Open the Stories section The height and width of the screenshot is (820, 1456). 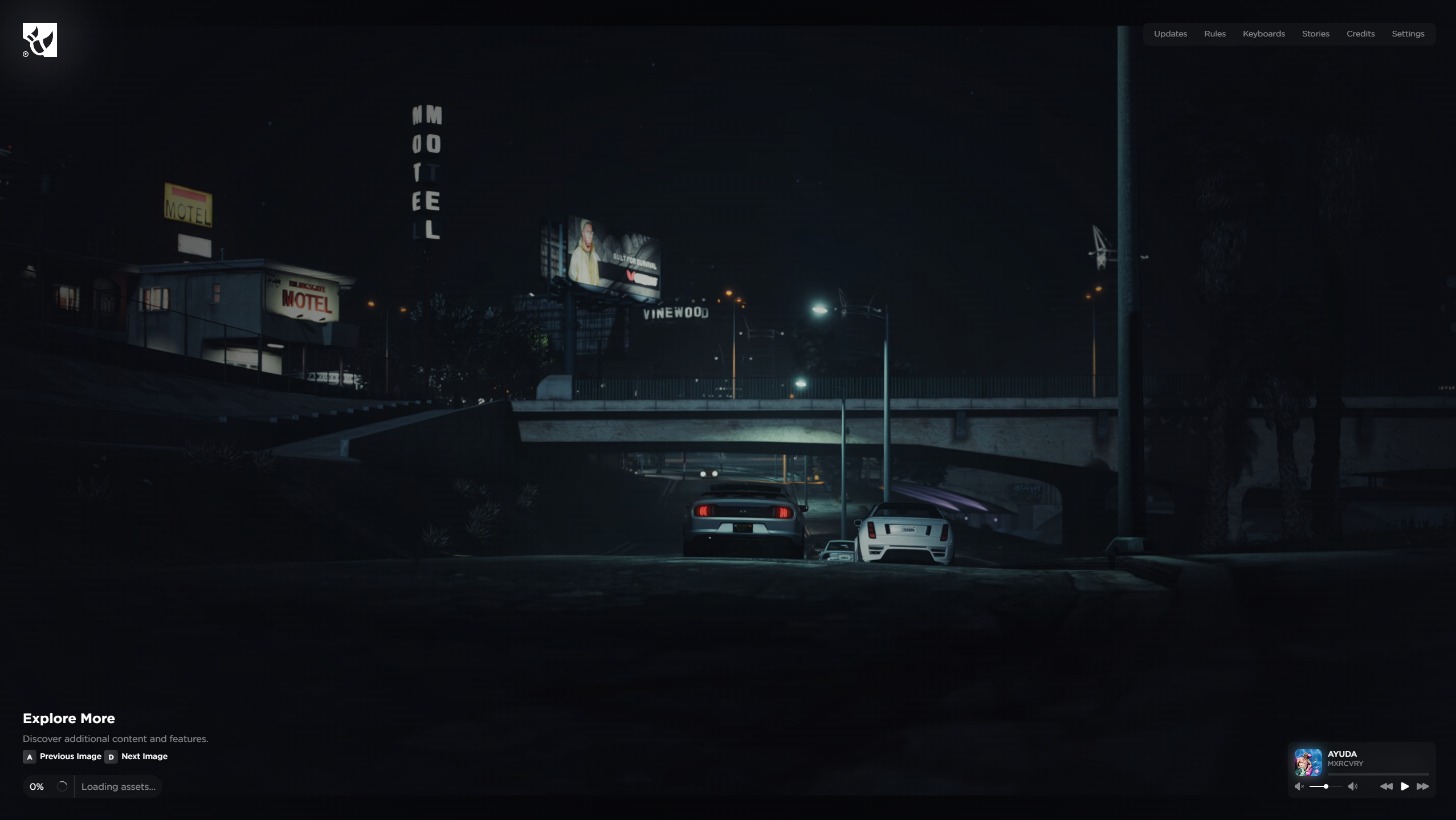[1315, 34]
